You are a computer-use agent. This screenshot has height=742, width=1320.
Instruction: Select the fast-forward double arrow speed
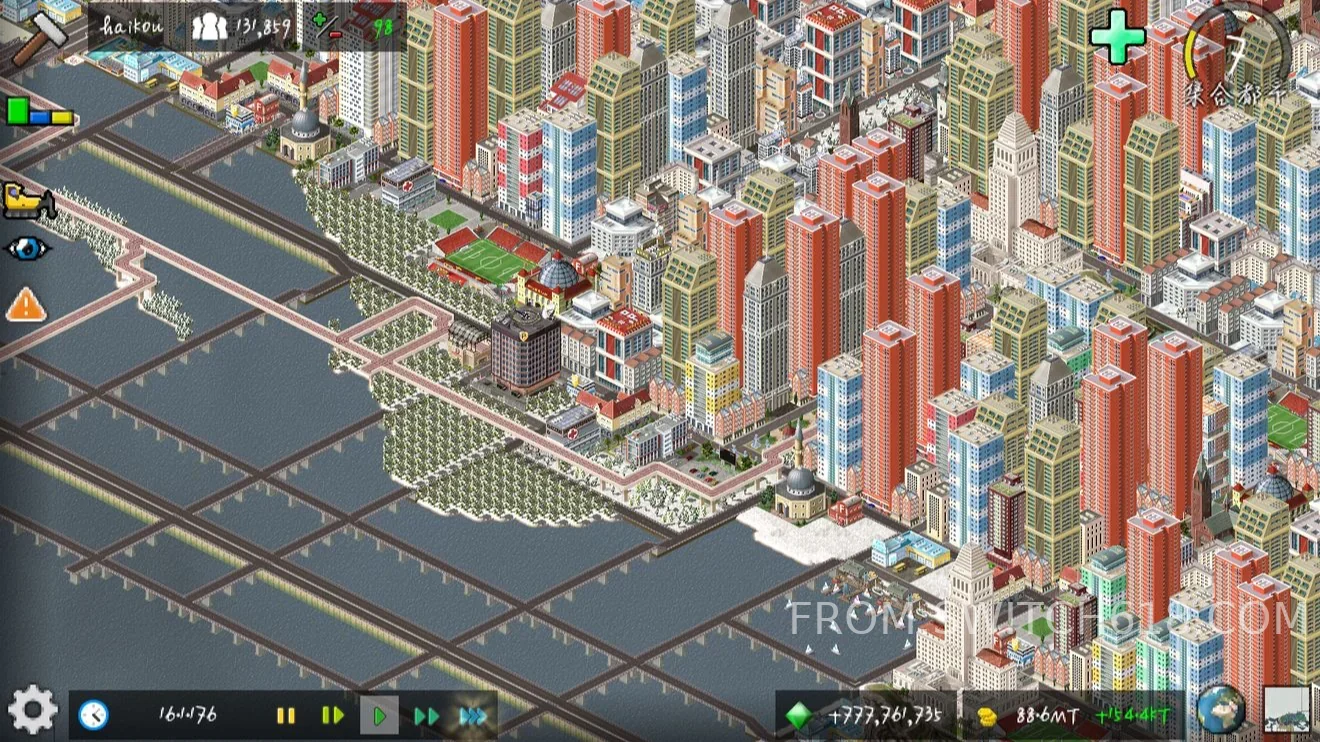pyautogui.click(x=428, y=714)
